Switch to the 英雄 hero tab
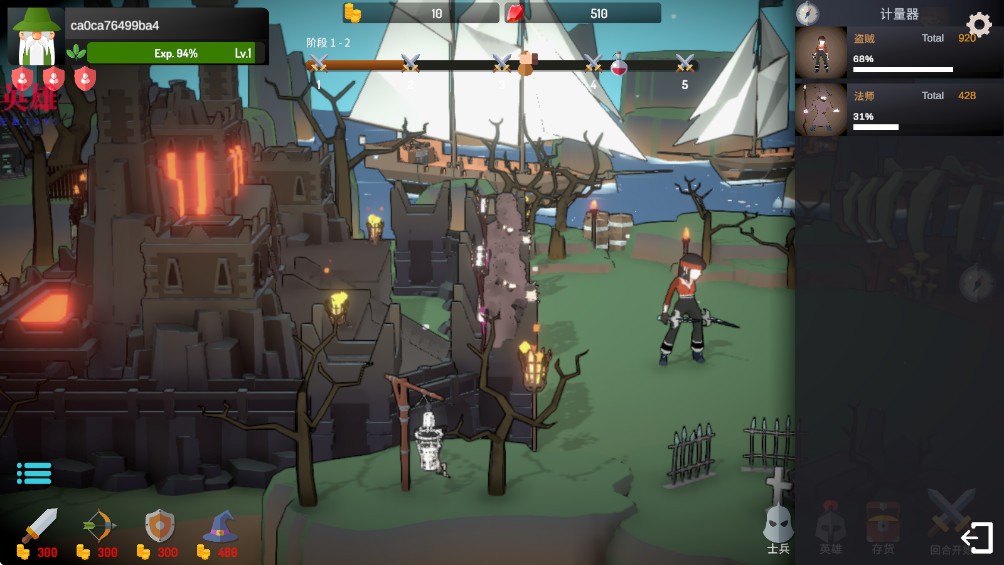 [x=830, y=528]
